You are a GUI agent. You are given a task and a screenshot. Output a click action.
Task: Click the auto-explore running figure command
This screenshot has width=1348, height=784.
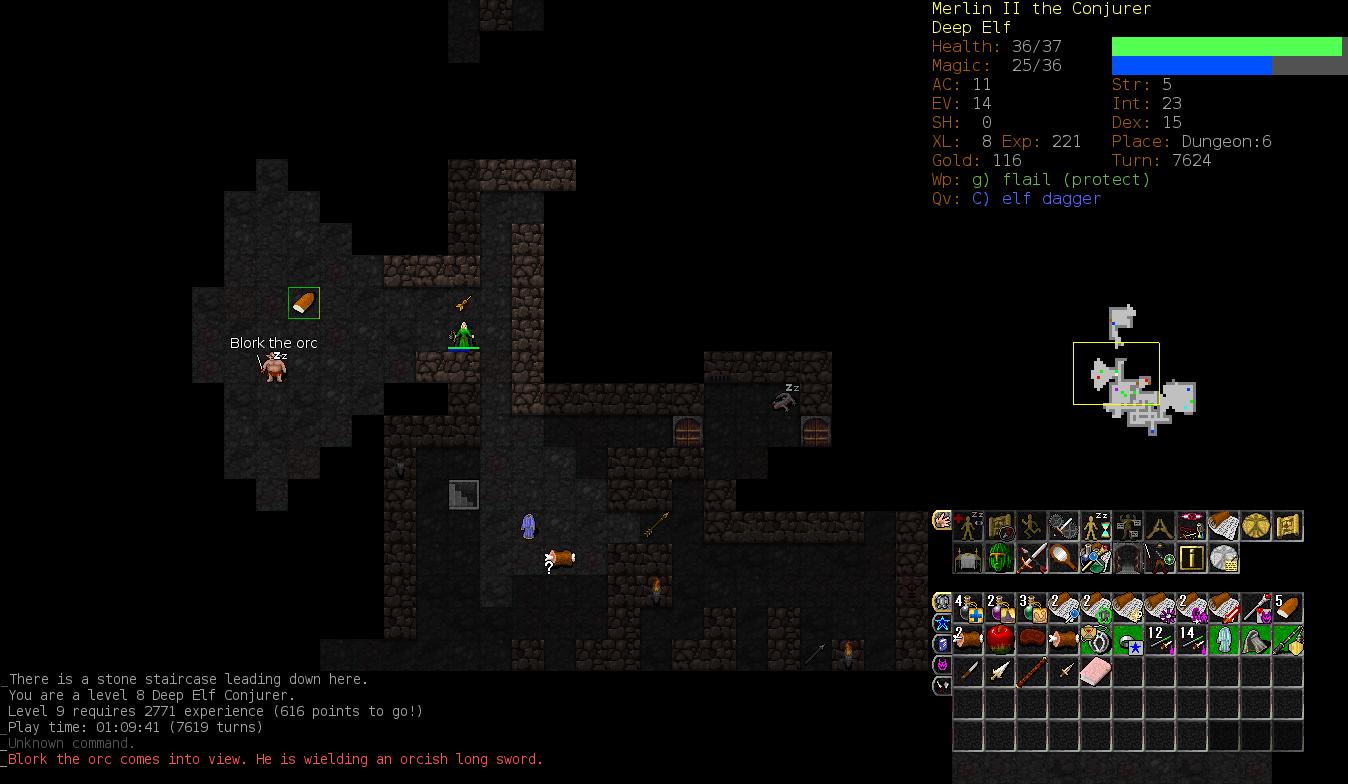tap(1031, 526)
